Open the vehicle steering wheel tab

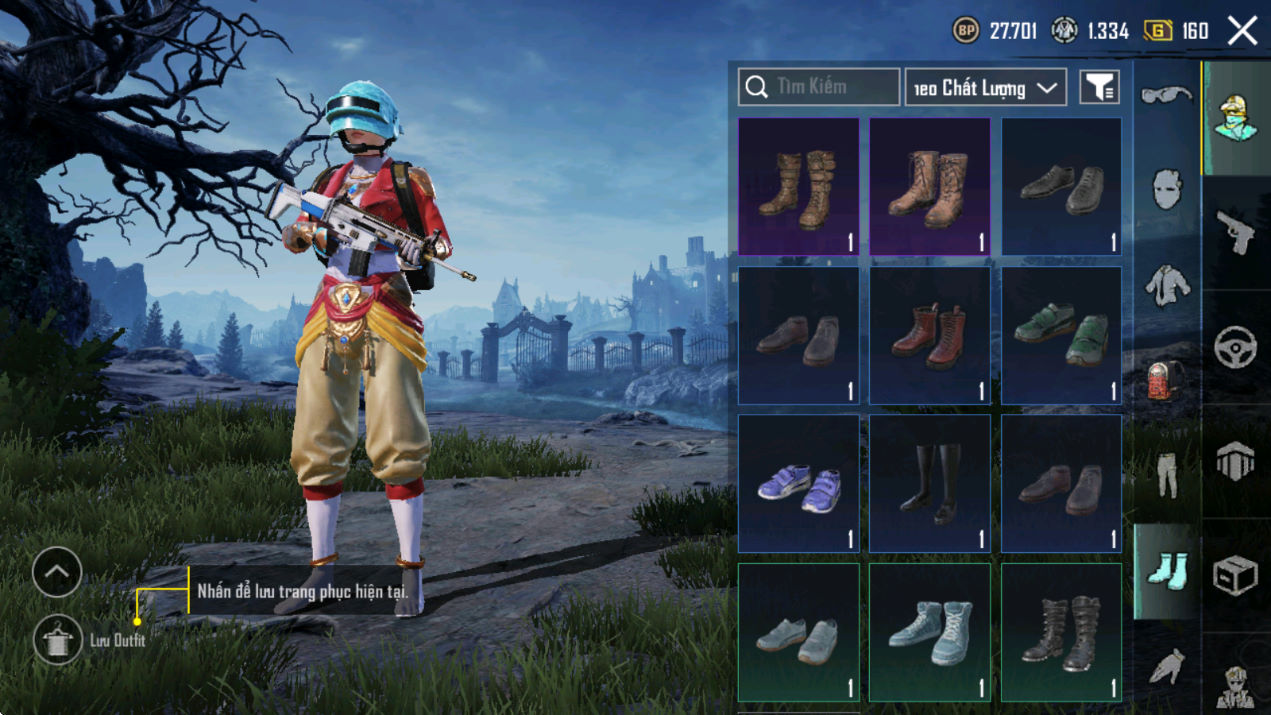point(1236,347)
